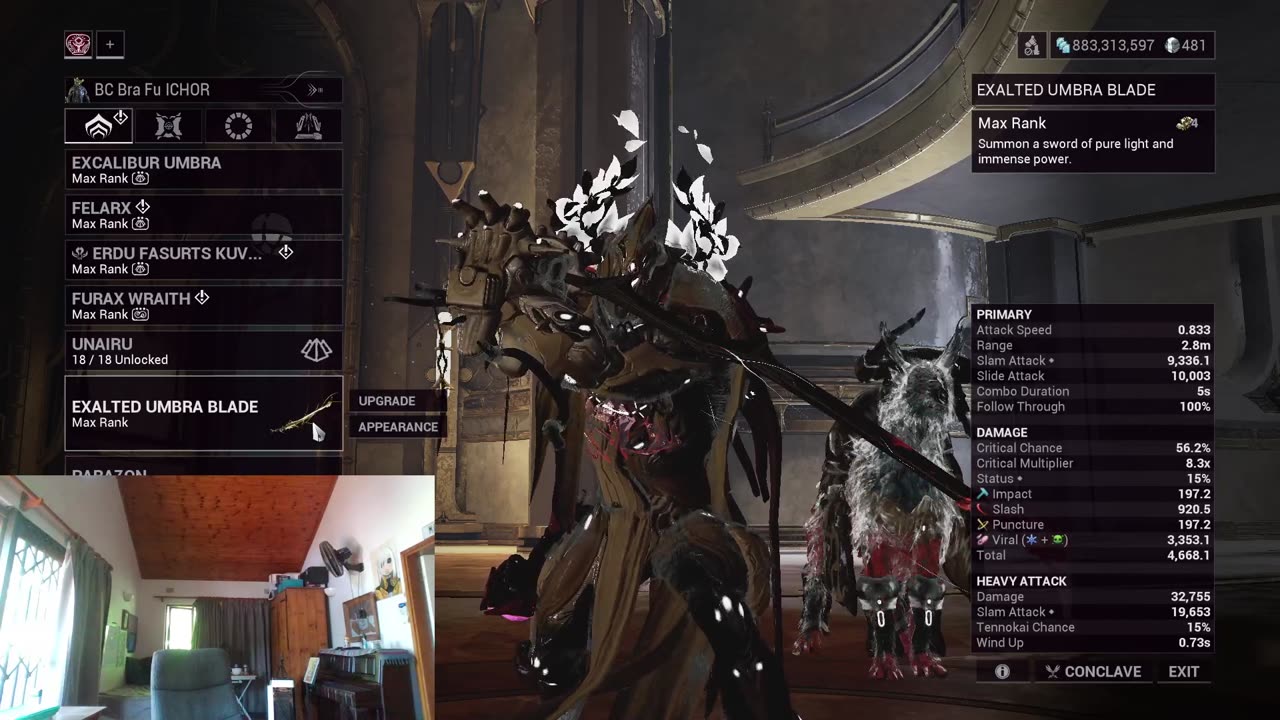This screenshot has height=720, width=1280.
Task: Switch to the Archwing vehicle tab
Action: tap(308, 126)
